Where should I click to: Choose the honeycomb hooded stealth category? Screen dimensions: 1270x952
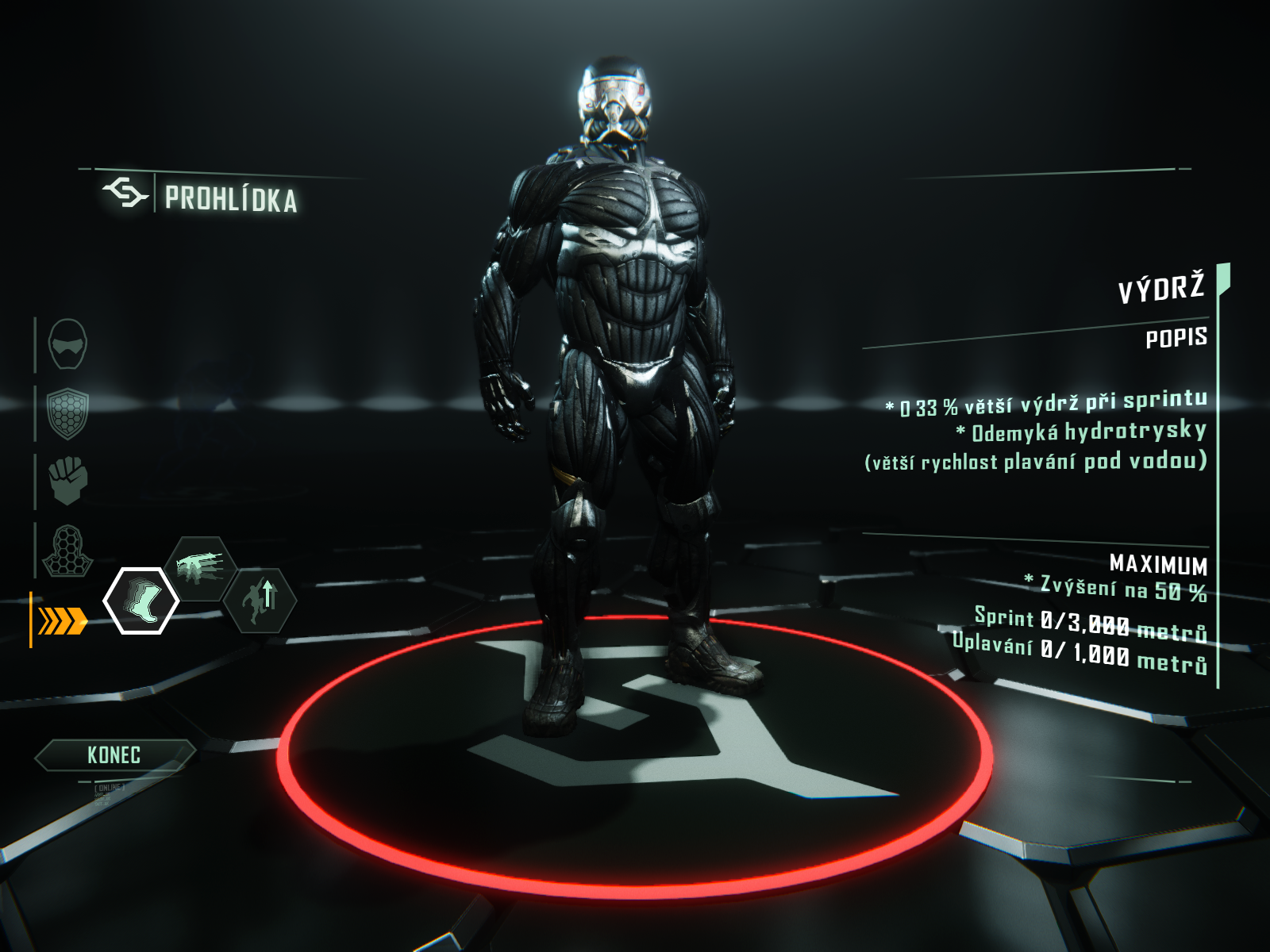point(67,550)
